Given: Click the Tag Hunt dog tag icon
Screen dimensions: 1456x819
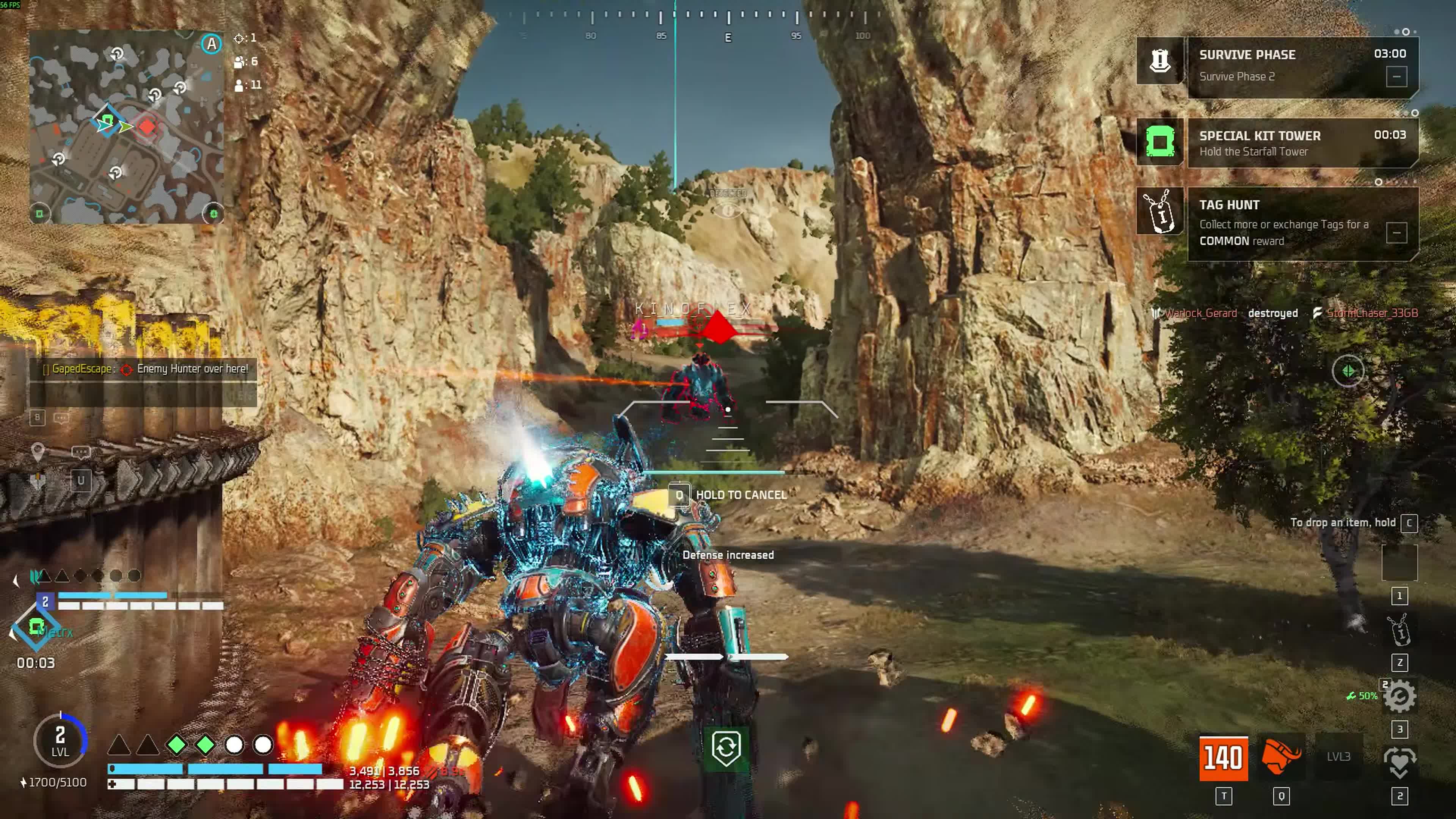Looking at the screenshot, I should click(1159, 212).
